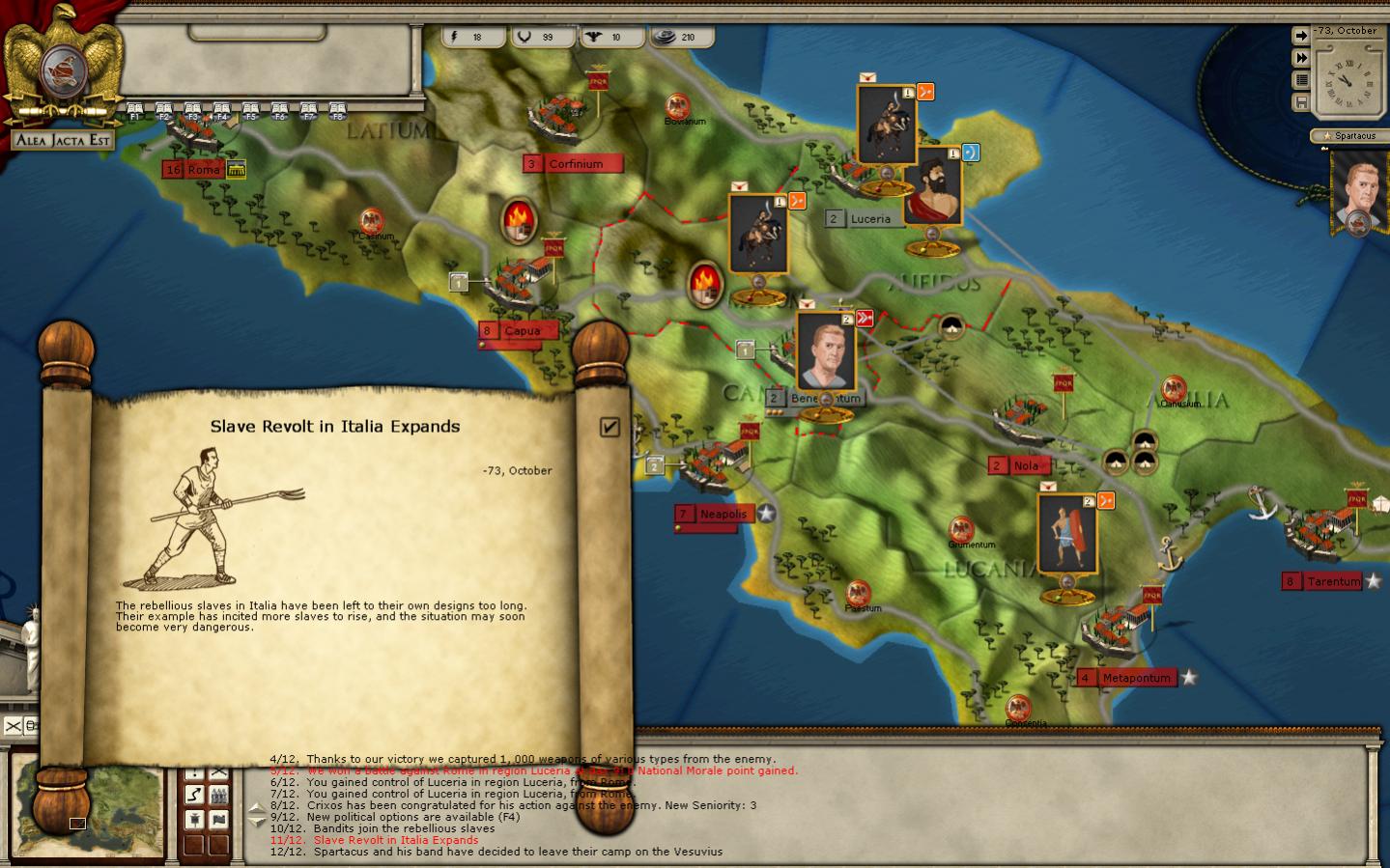Click the single-arrow end turn button
Image resolution: width=1390 pixels, height=868 pixels.
point(1301,36)
